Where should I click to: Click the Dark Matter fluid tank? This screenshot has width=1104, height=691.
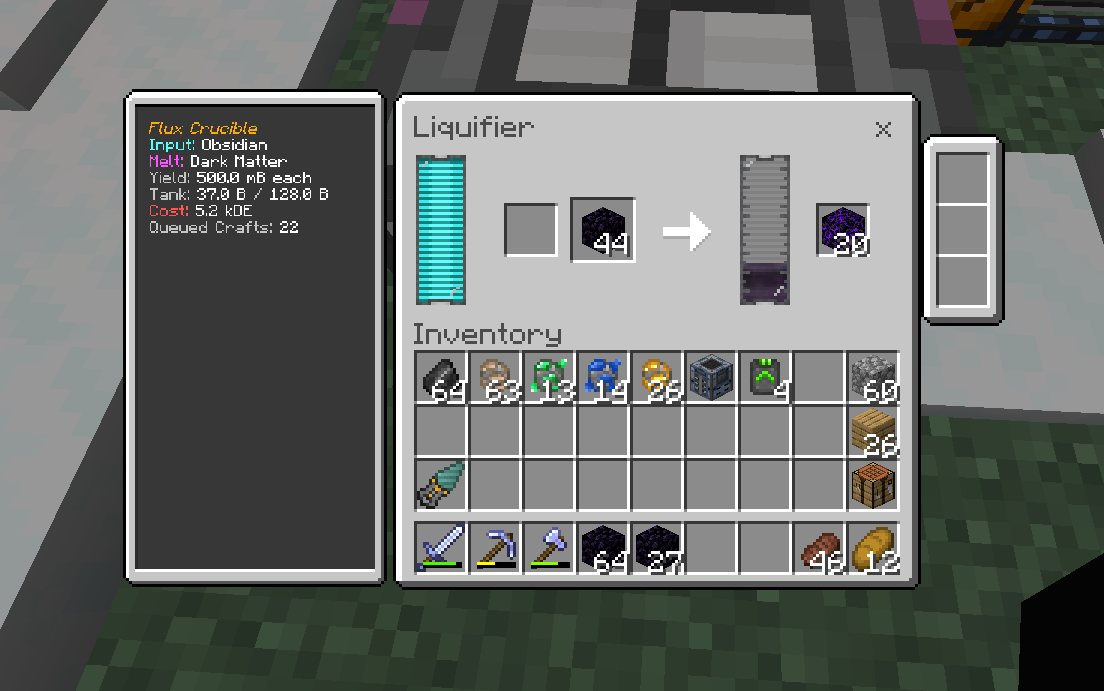pyautogui.click(x=765, y=230)
